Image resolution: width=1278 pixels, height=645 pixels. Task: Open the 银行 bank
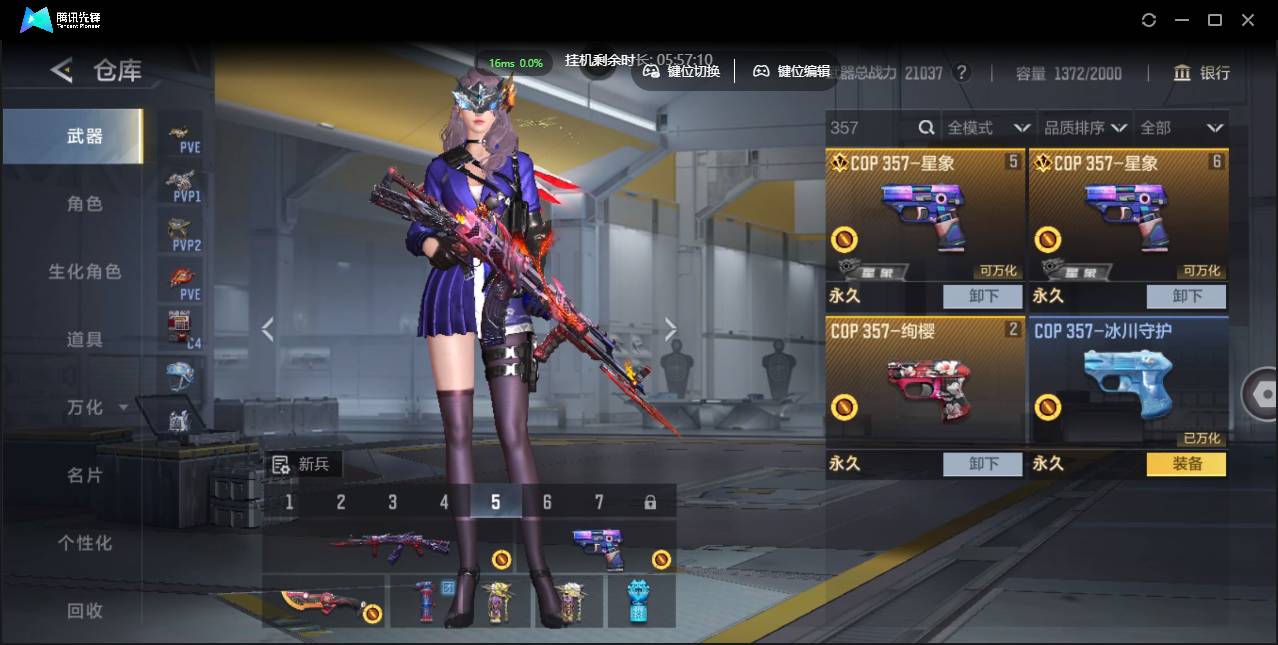click(1202, 73)
